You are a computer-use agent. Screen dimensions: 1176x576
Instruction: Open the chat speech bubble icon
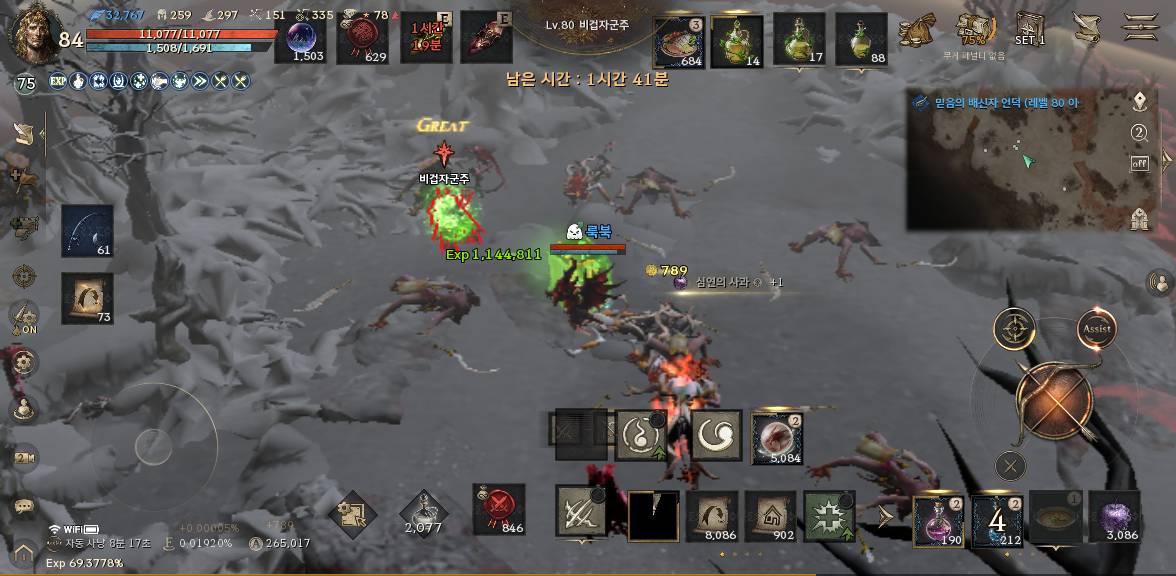(x=24, y=506)
